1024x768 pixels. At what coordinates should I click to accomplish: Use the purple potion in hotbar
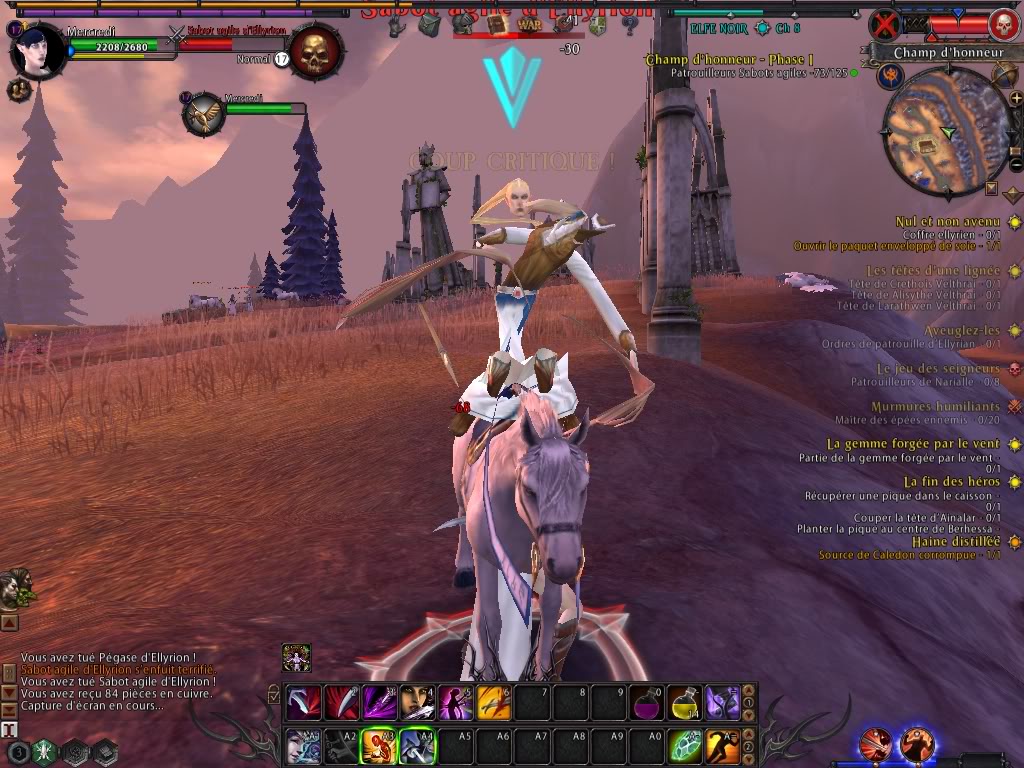[x=646, y=703]
